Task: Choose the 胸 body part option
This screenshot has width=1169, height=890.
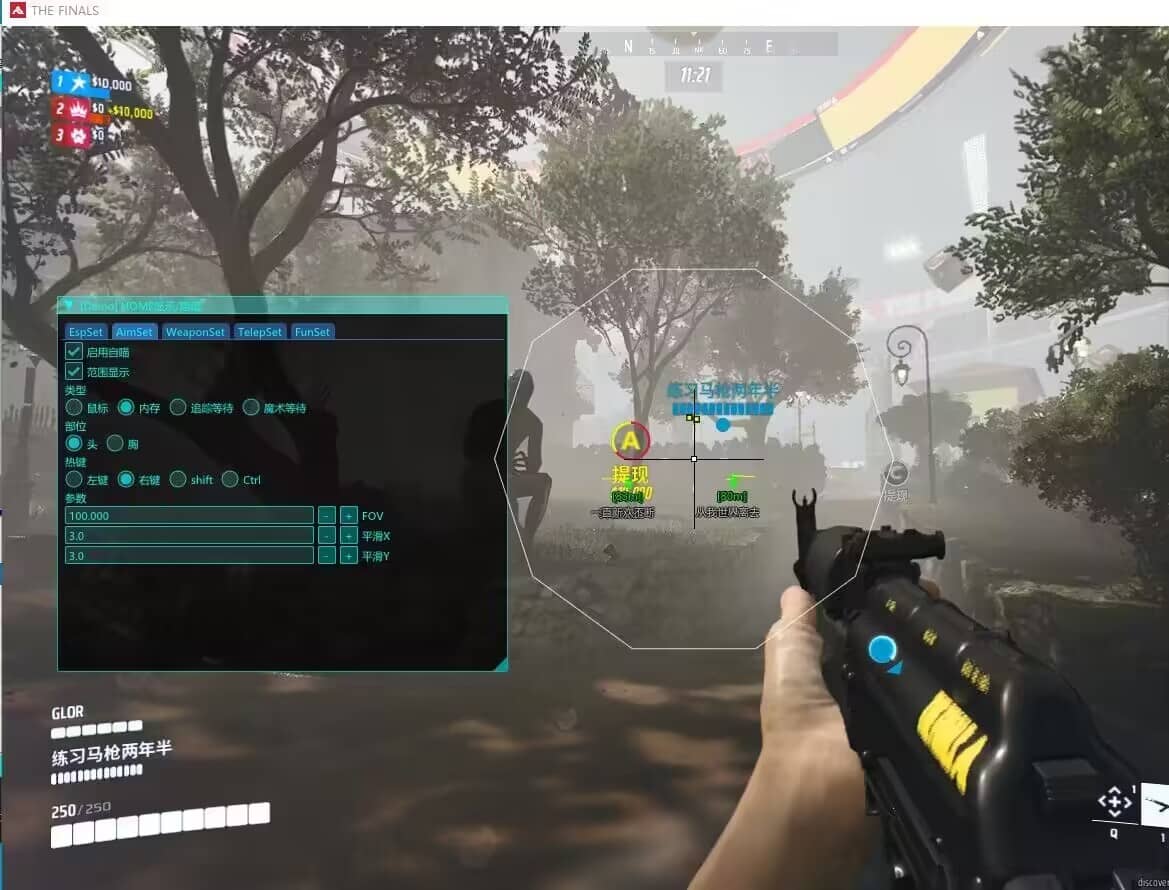Action: coord(115,443)
